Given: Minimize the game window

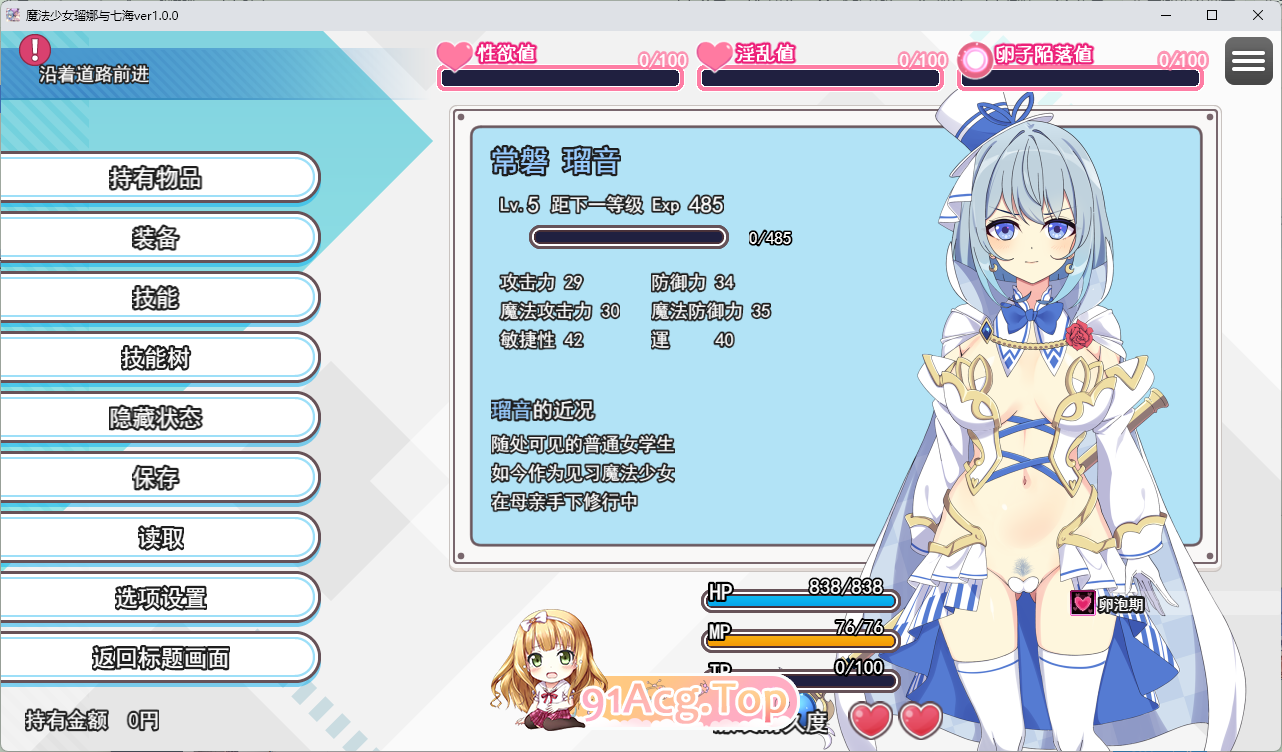Looking at the screenshot, I should pos(1166,15).
